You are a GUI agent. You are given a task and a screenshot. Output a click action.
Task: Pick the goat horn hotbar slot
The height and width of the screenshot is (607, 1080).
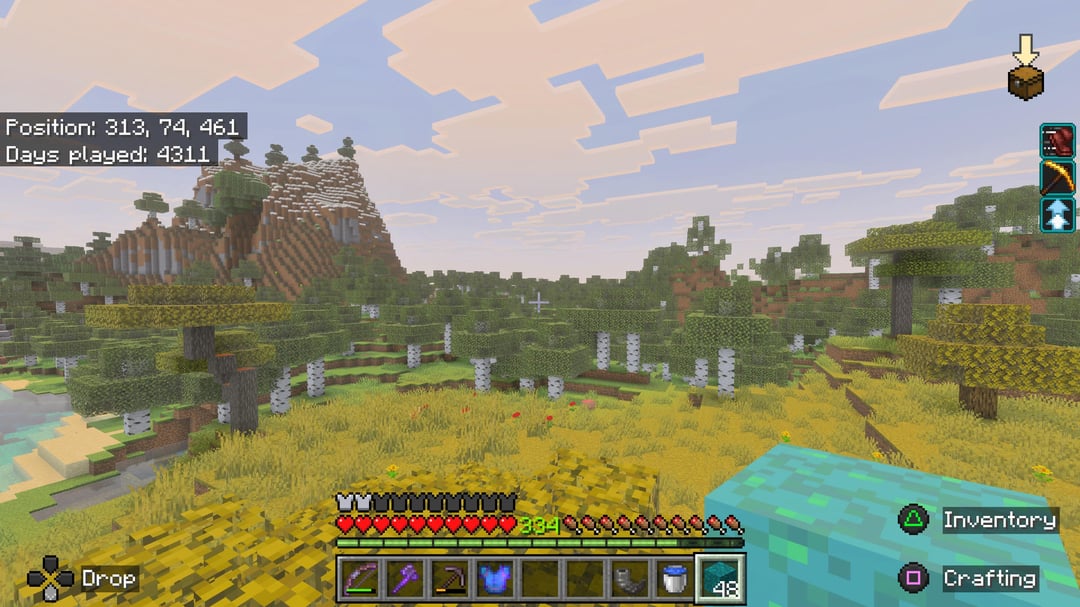coord(629,579)
